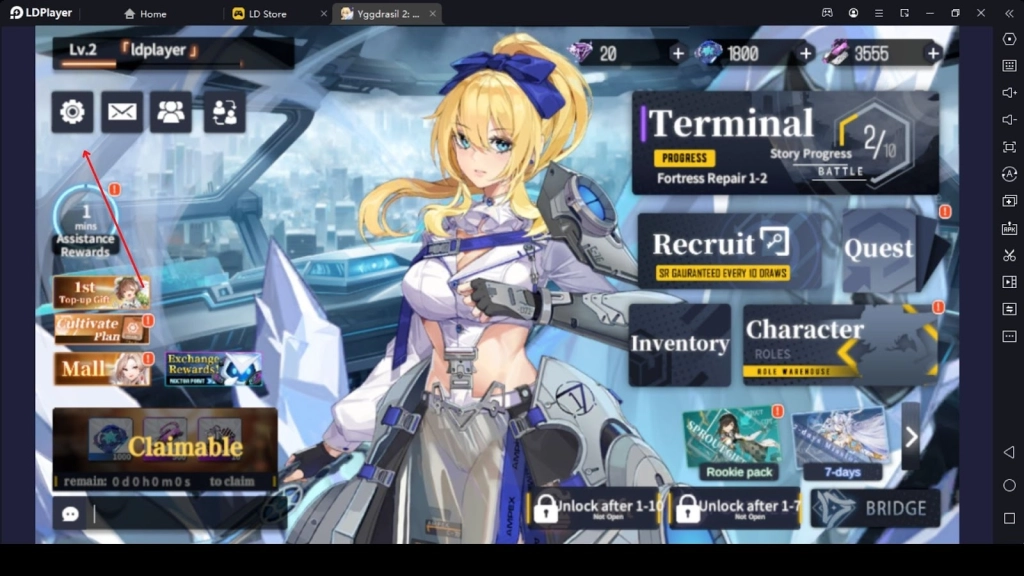
Task: Enter the Bridge
Action: pyautogui.click(x=876, y=508)
